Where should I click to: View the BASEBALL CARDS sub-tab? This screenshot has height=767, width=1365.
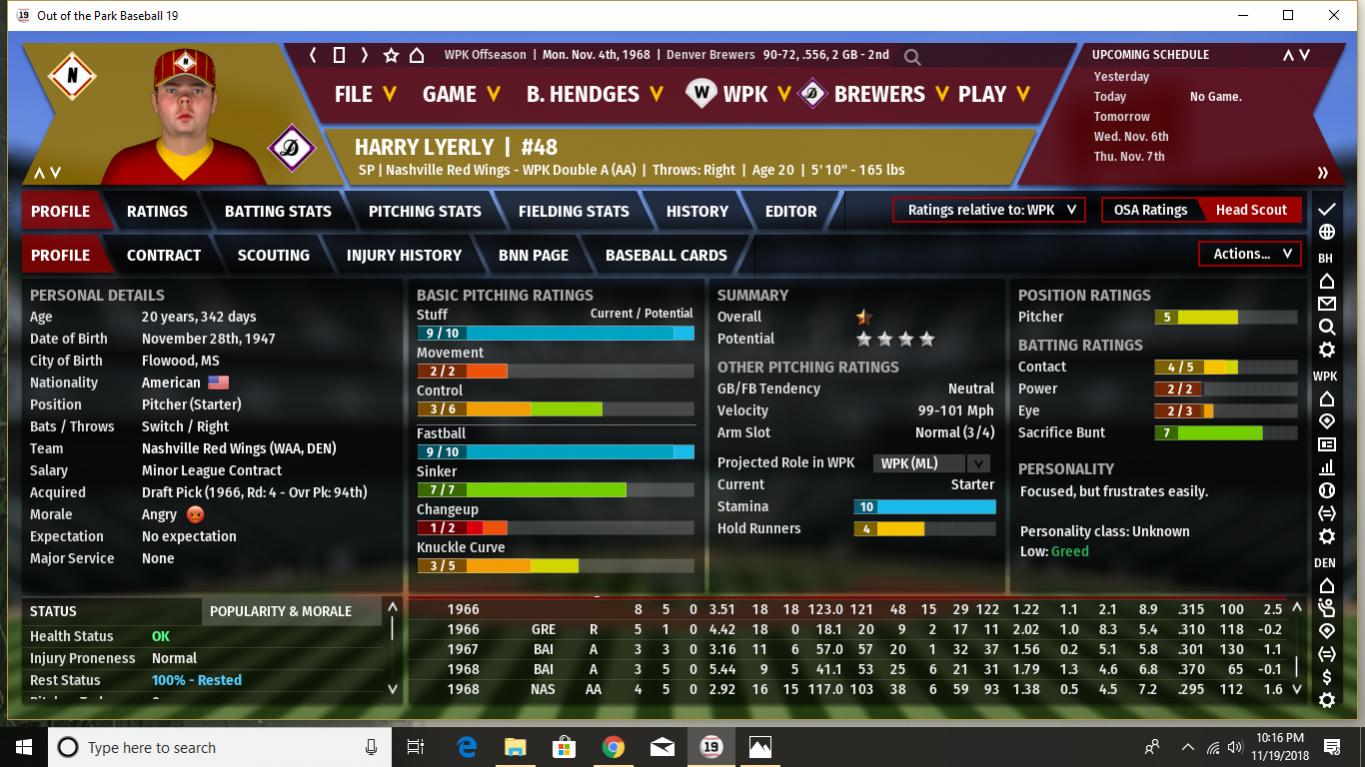tap(666, 255)
